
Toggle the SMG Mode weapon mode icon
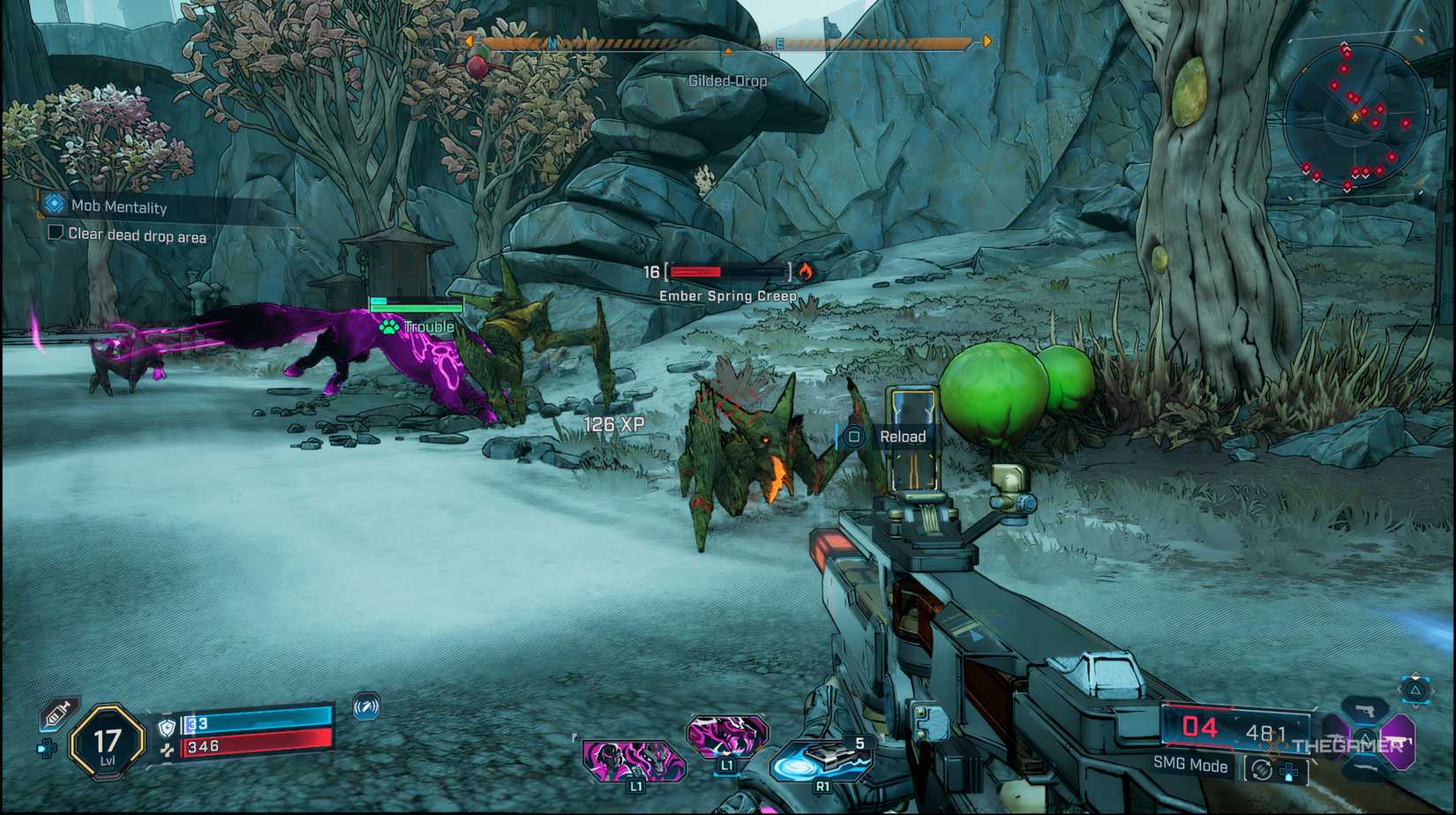1261,770
